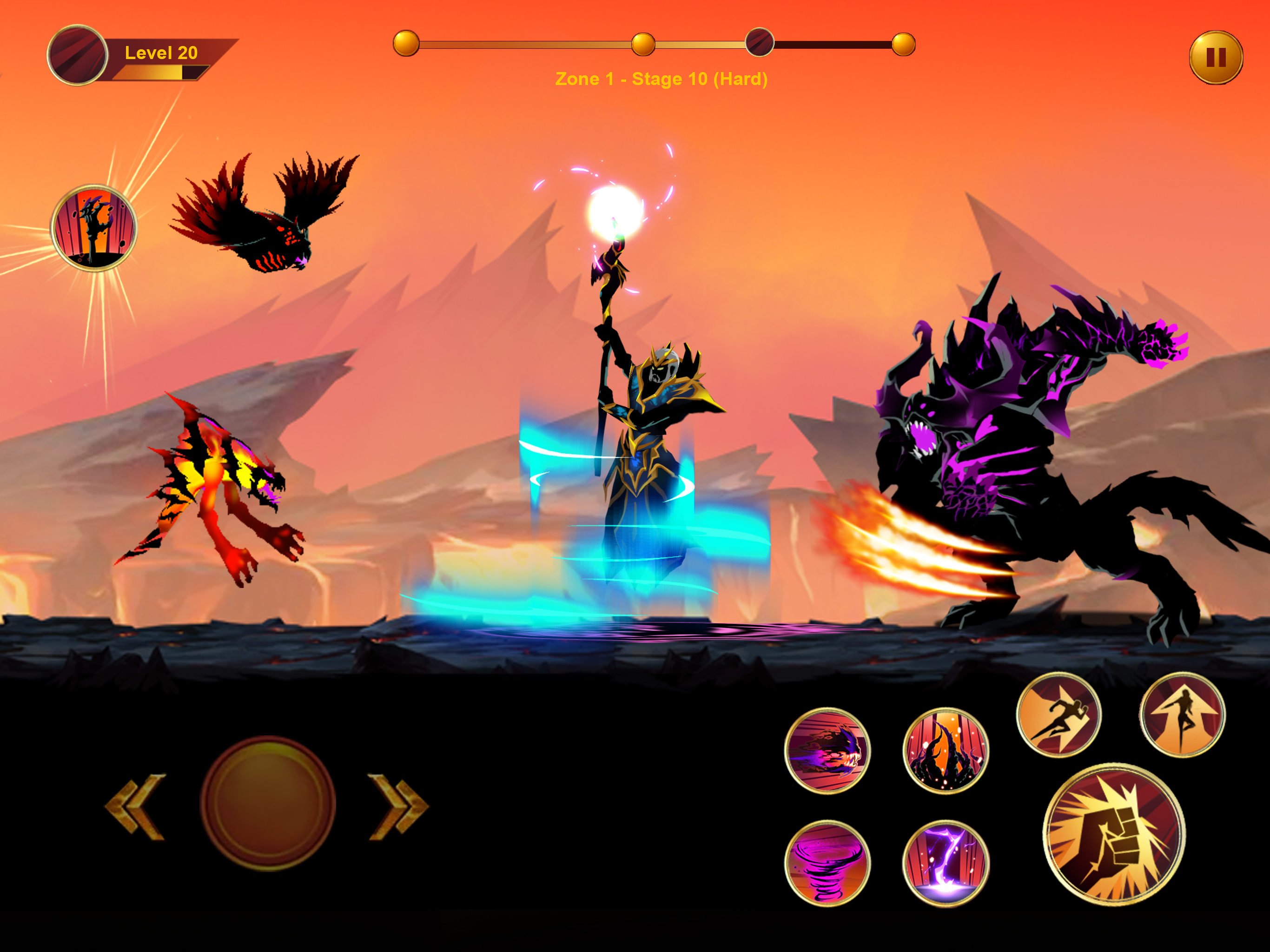Click the round orange joystick button
The width and height of the screenshot is (1270, 952).
pyautogui.click(x=268, y=804)
